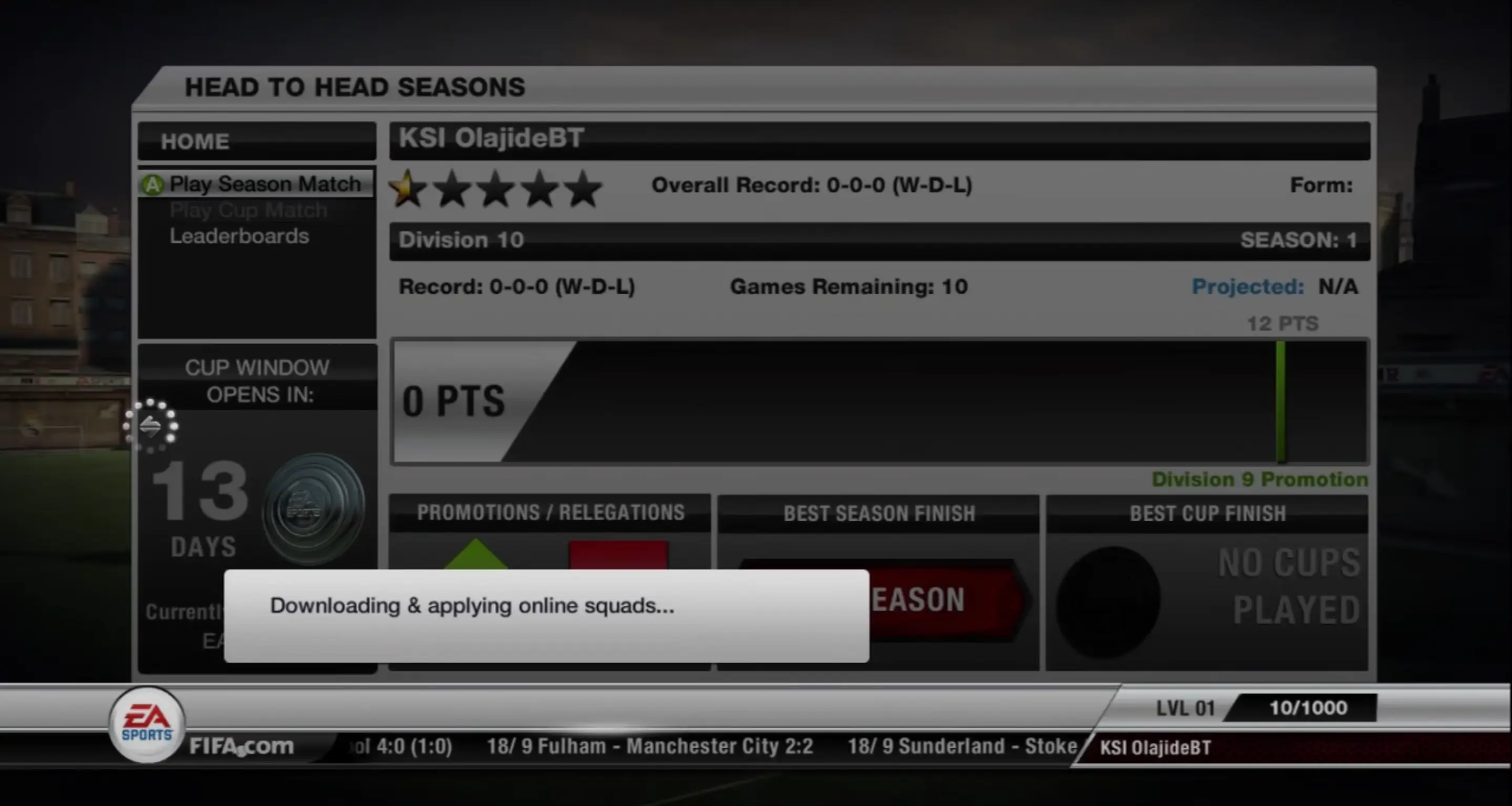Open the Leaderboards entry
Screen dimensions: 1512x806
(239, 235)
